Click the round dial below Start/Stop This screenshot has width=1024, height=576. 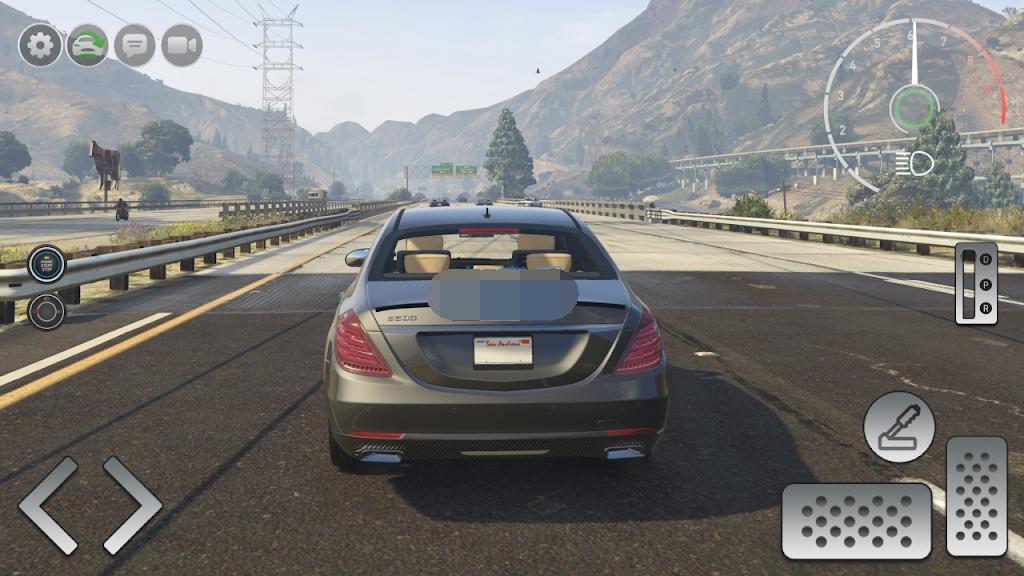click(46, 311)
